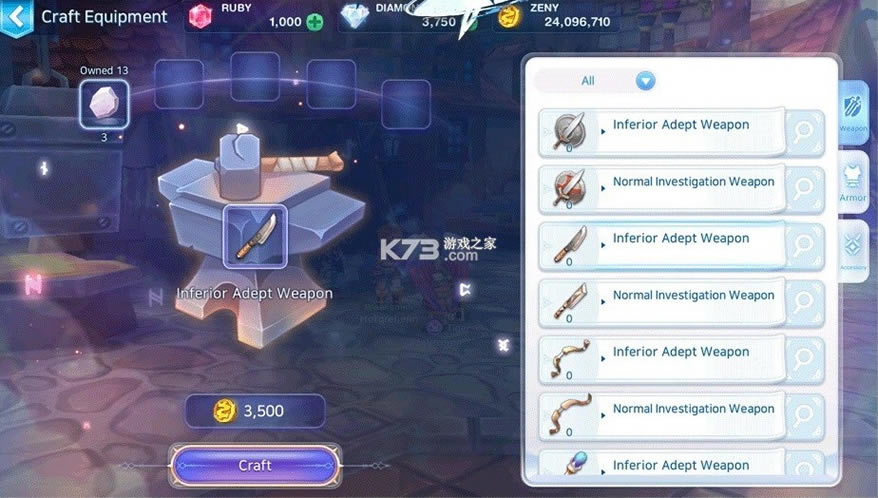Viewport: 878px width, 498px height.
Task: Go back using the top-left arrow
Action: (x=14, y=17)
